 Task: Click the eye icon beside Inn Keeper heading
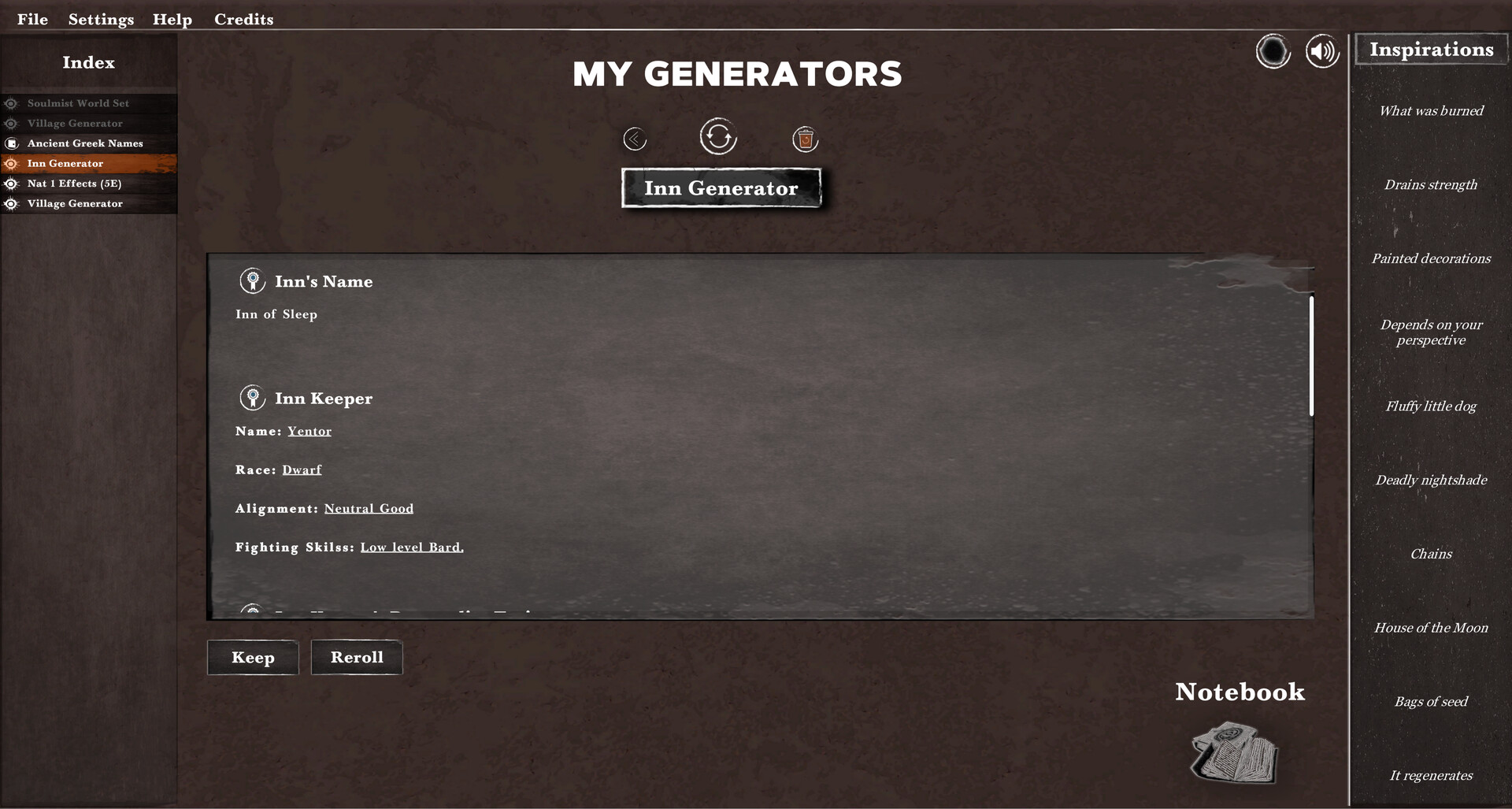(252, 396)
